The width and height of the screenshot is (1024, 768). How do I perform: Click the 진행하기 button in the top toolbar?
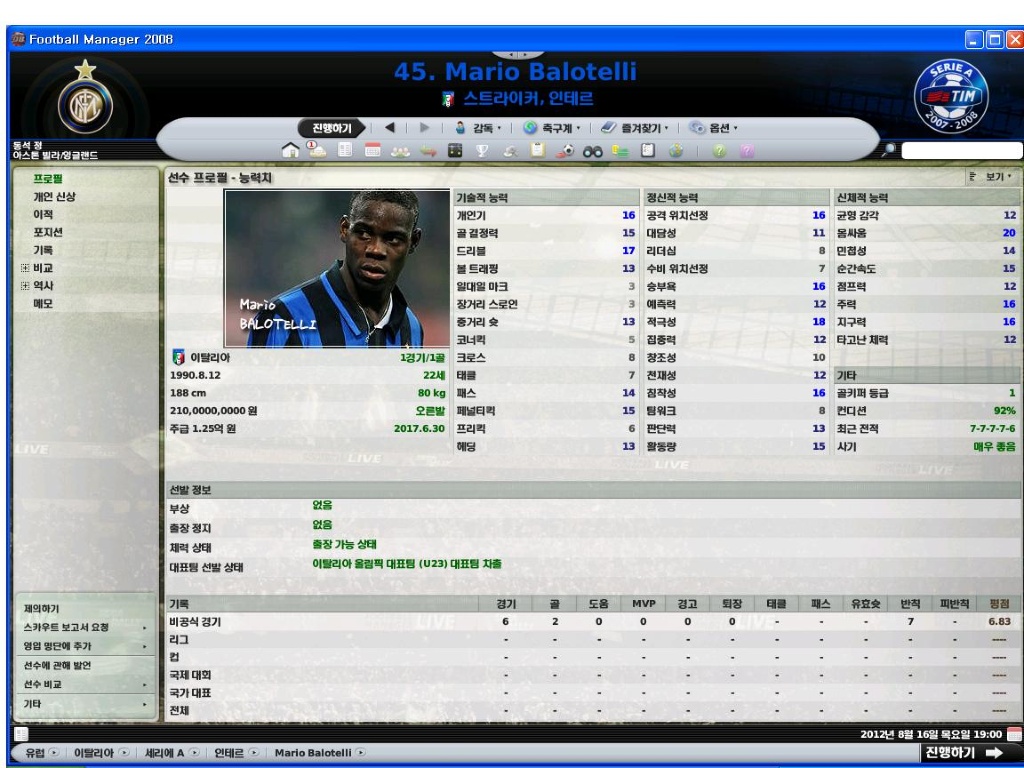coord(332,128)
